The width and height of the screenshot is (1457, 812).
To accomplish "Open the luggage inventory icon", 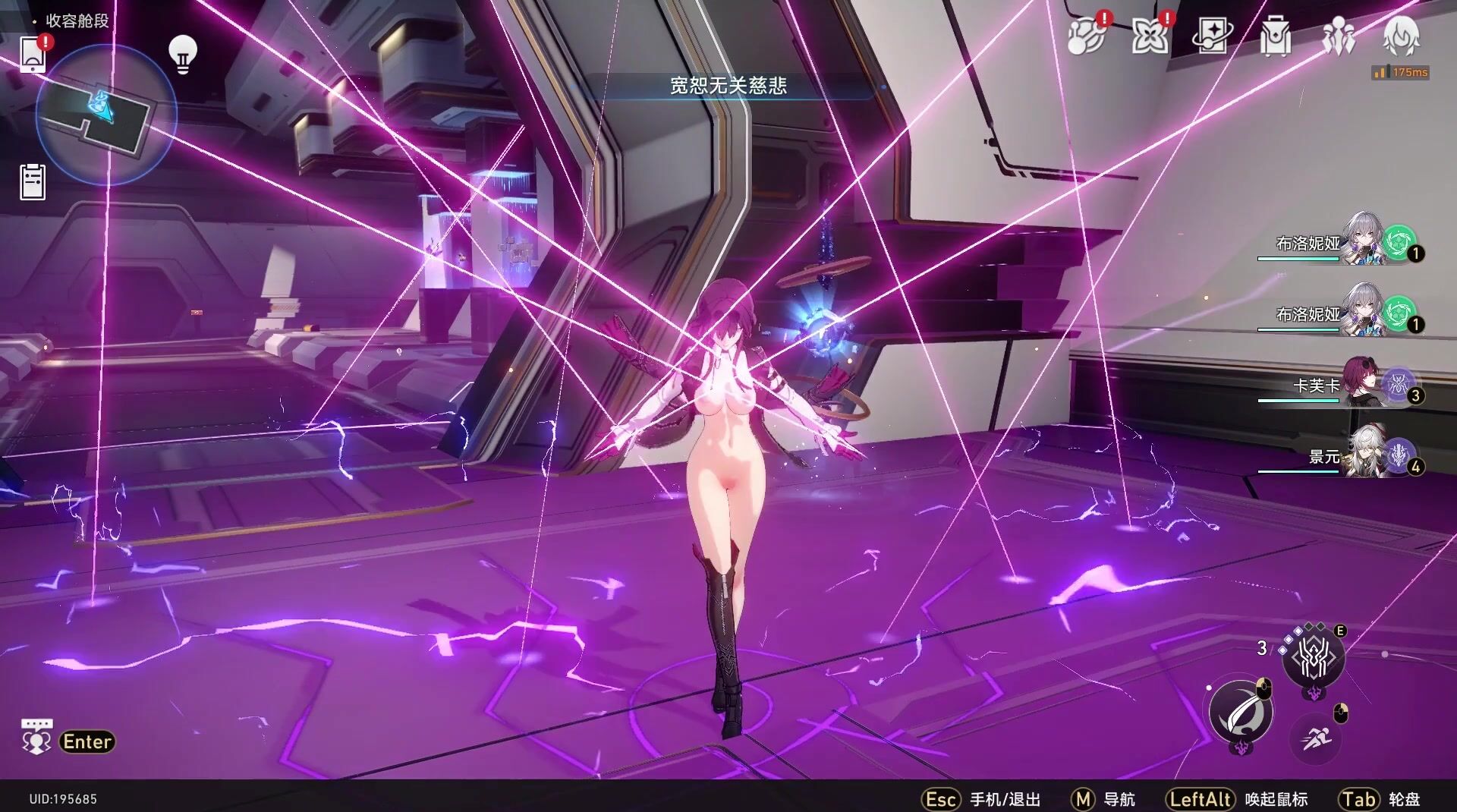I will click(1276, 36).
